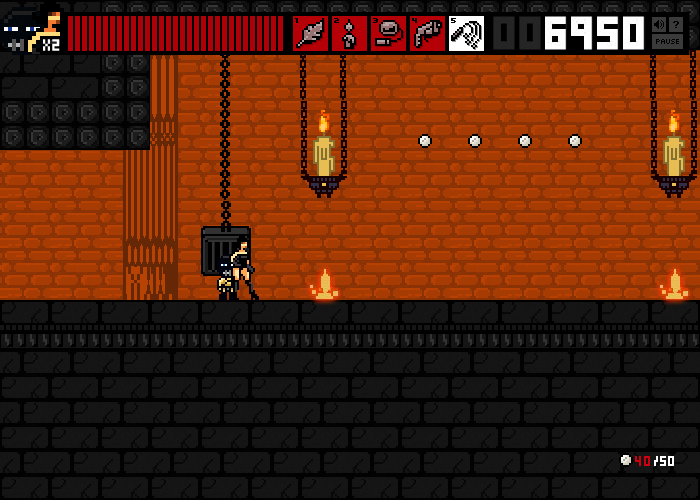Toggle sound with the speaker icon
Image resolution: width=700 pixels, height=500 pixels.
click(659, 24)
